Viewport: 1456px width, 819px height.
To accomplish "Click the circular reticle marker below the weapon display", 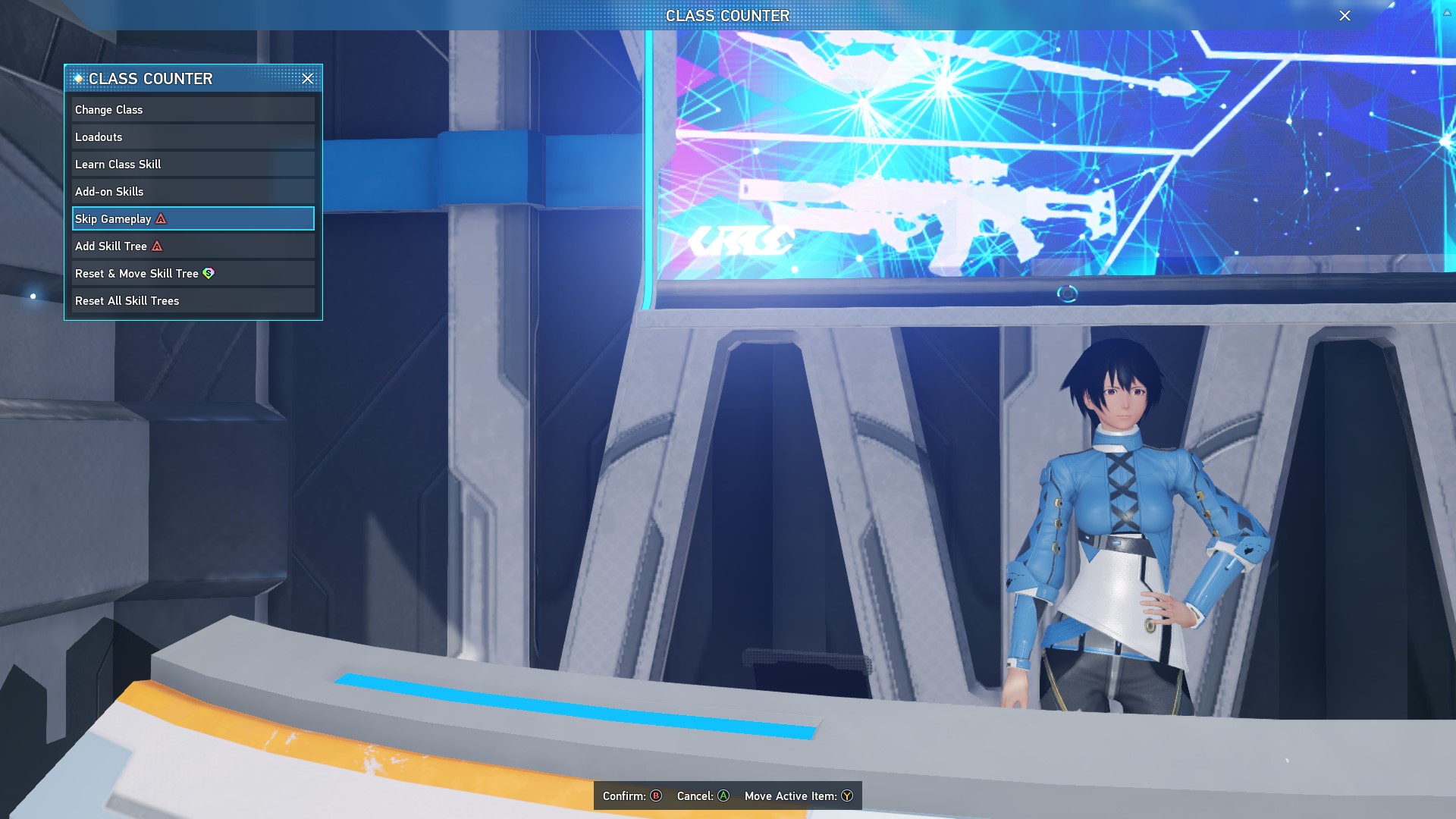I will point(1068,292).
